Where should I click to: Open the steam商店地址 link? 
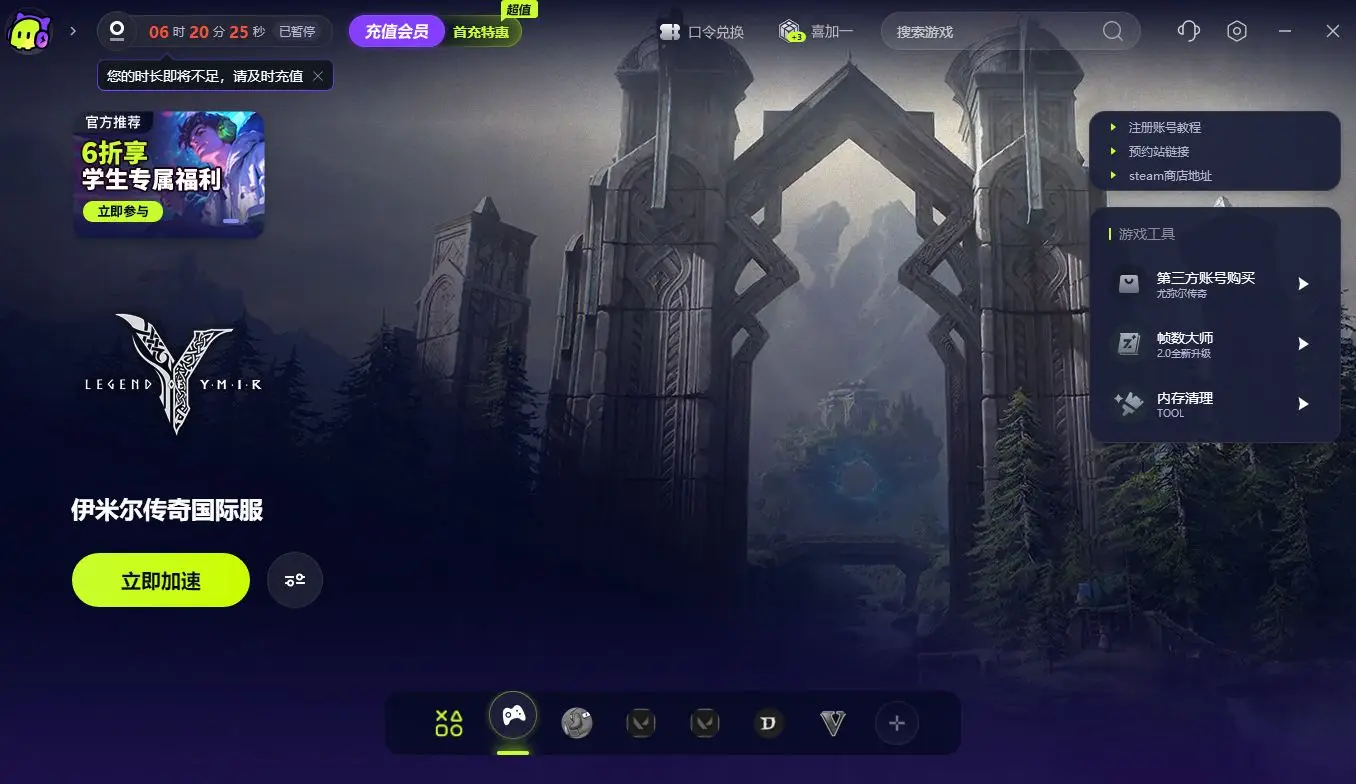(1170, 176)
